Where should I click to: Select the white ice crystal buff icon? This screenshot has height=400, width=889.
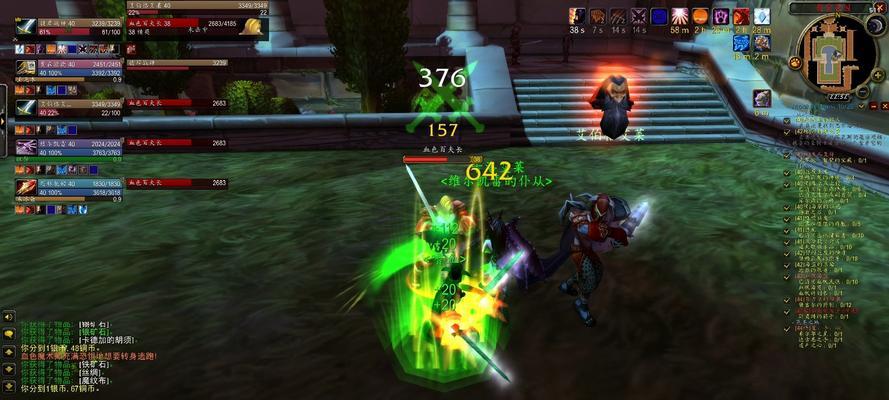click(x=762, y=16)
